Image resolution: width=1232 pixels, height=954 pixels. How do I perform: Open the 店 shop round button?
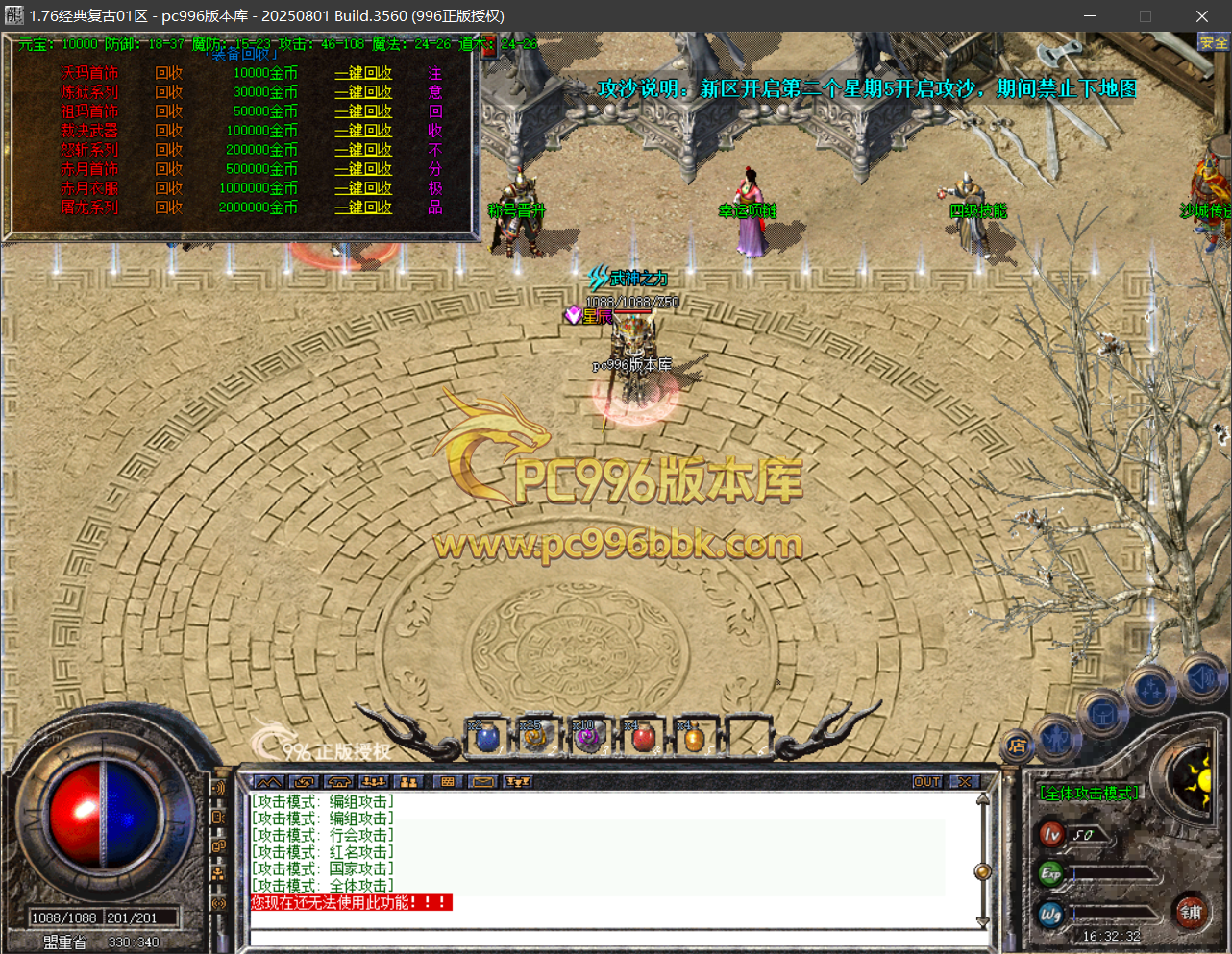point(1017,746)
